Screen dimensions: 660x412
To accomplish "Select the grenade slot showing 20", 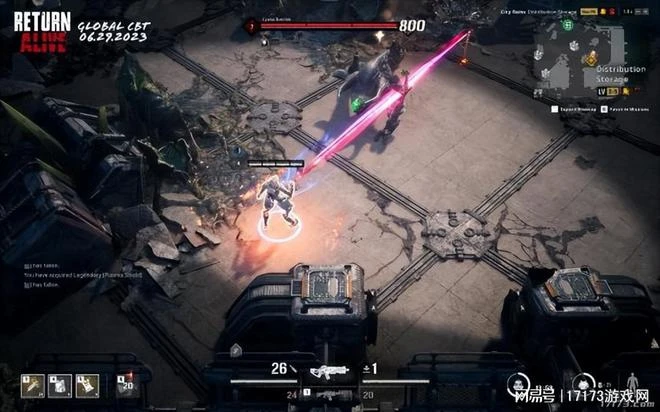I will point(127,384).
